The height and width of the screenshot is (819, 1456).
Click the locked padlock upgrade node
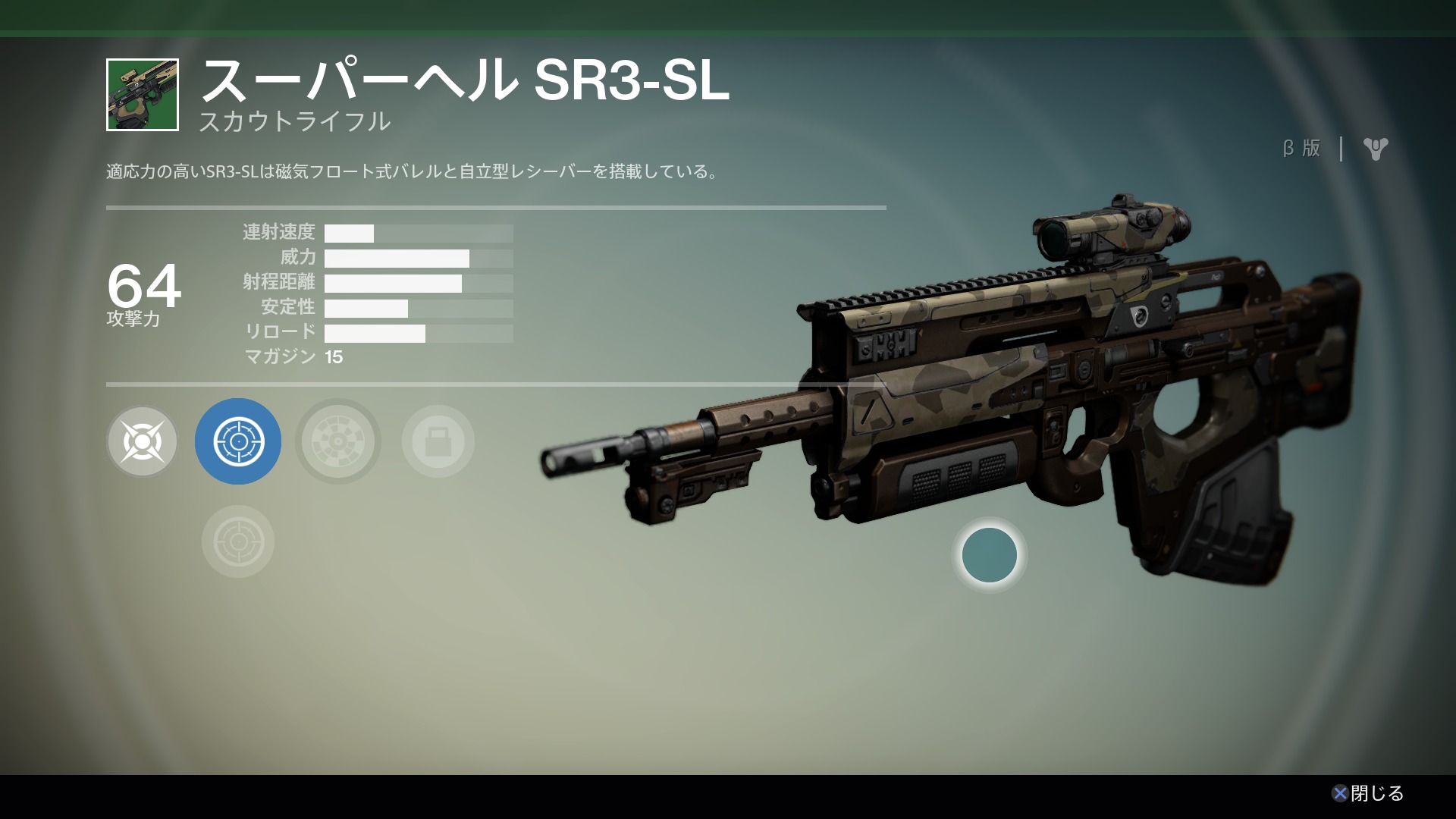pos(438,441)
